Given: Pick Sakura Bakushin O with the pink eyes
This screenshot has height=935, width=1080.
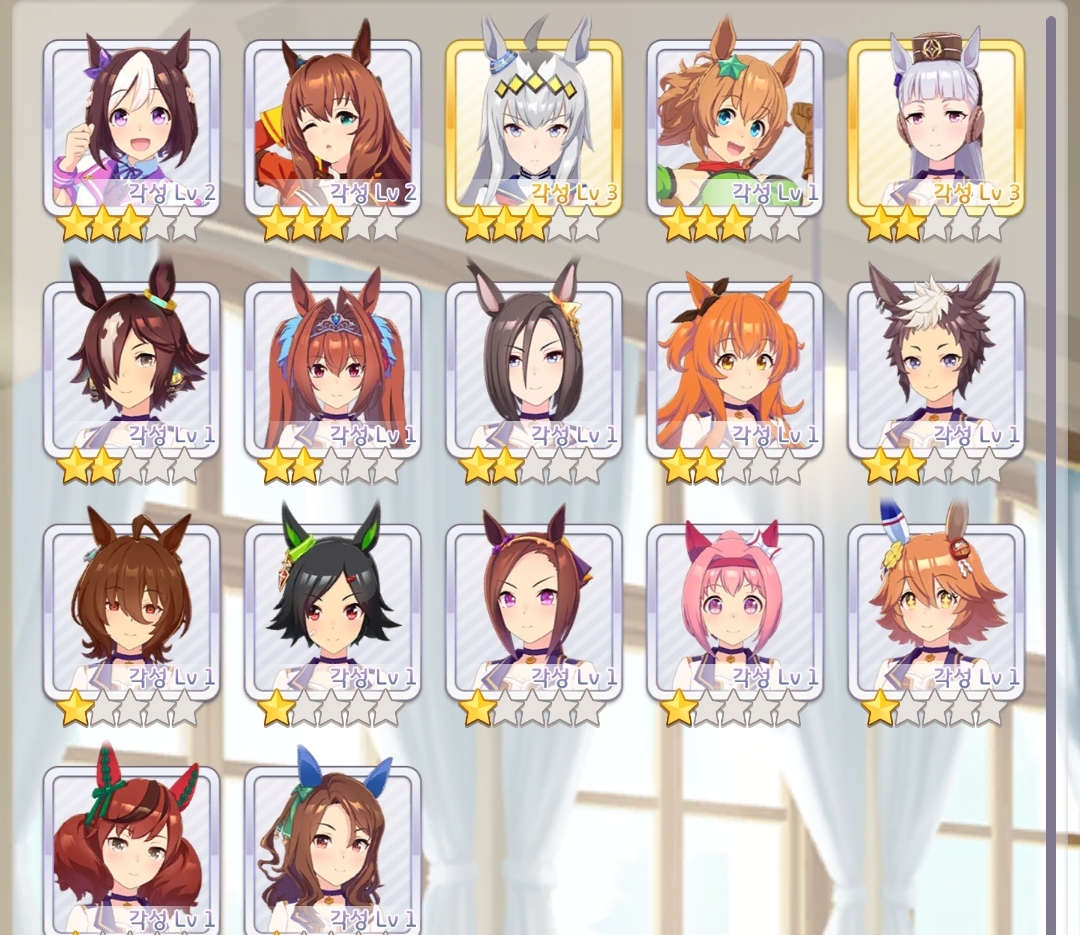Looking at the screenshot, I should point(534,611).
